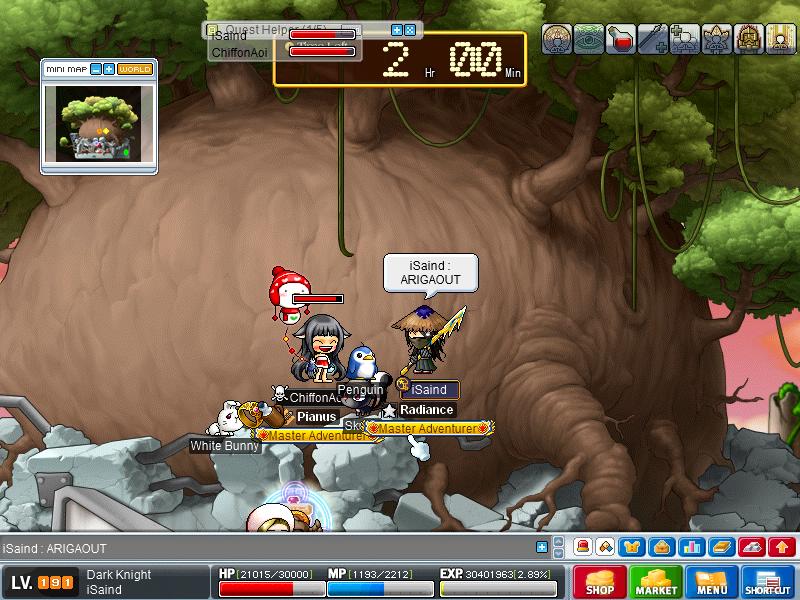This screenshot has height=600, width=800.
Task: Expand the mini map with plus button
Action: [109, 69]
